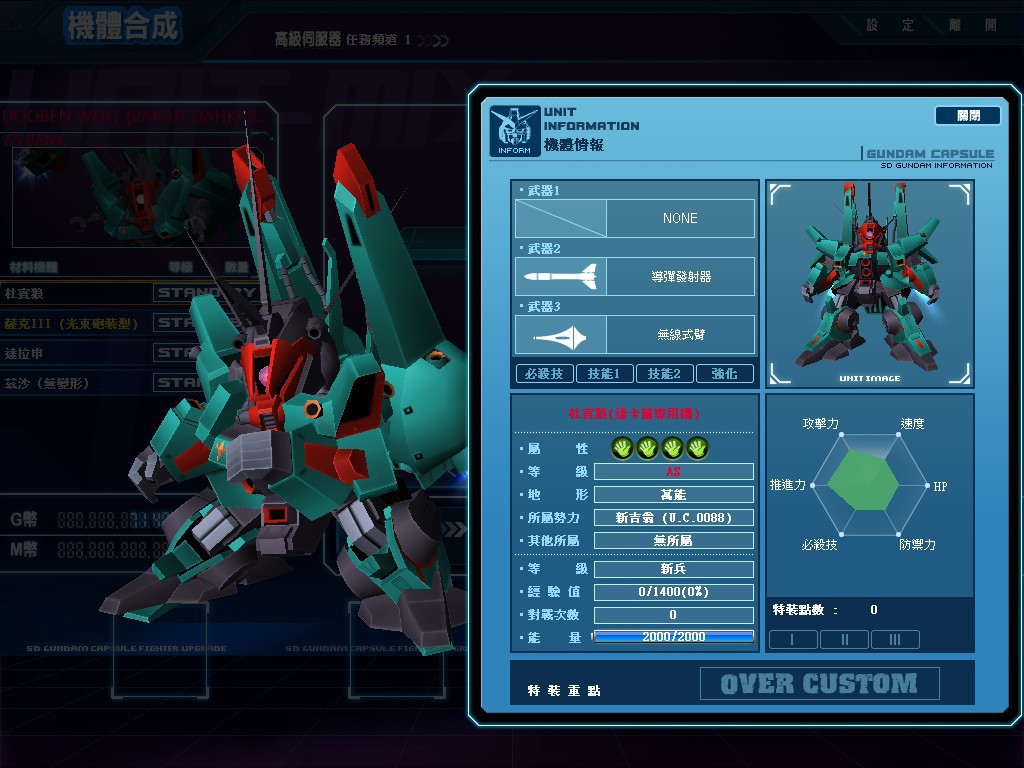The height and width of the screenshot is (768, 1024).
Task: Open the 強化 enhancement button
Action: click(724, 374)
